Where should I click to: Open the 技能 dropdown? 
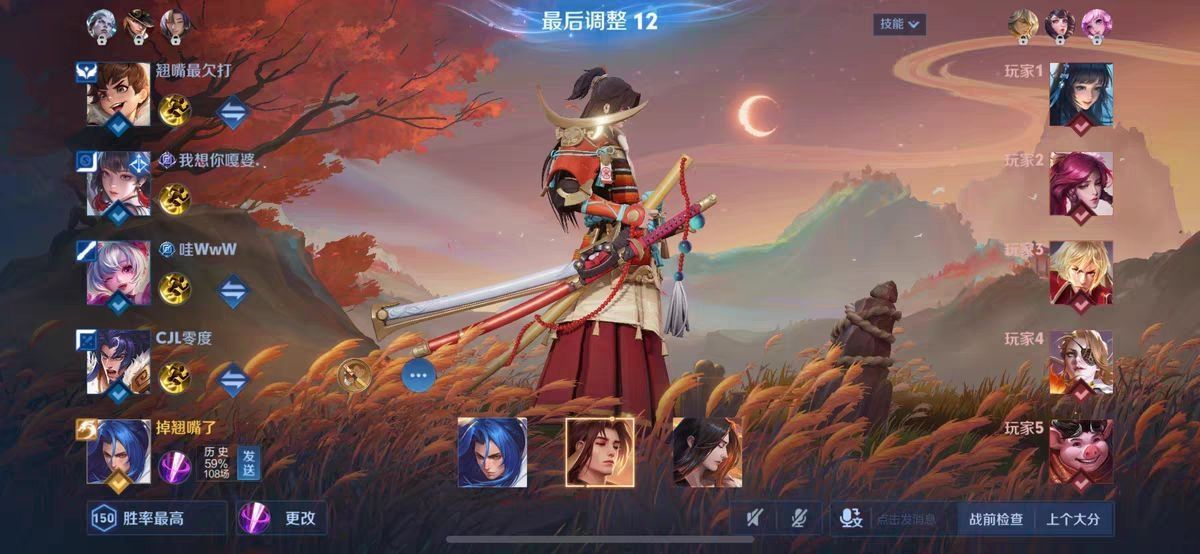(x=899, y=24)
